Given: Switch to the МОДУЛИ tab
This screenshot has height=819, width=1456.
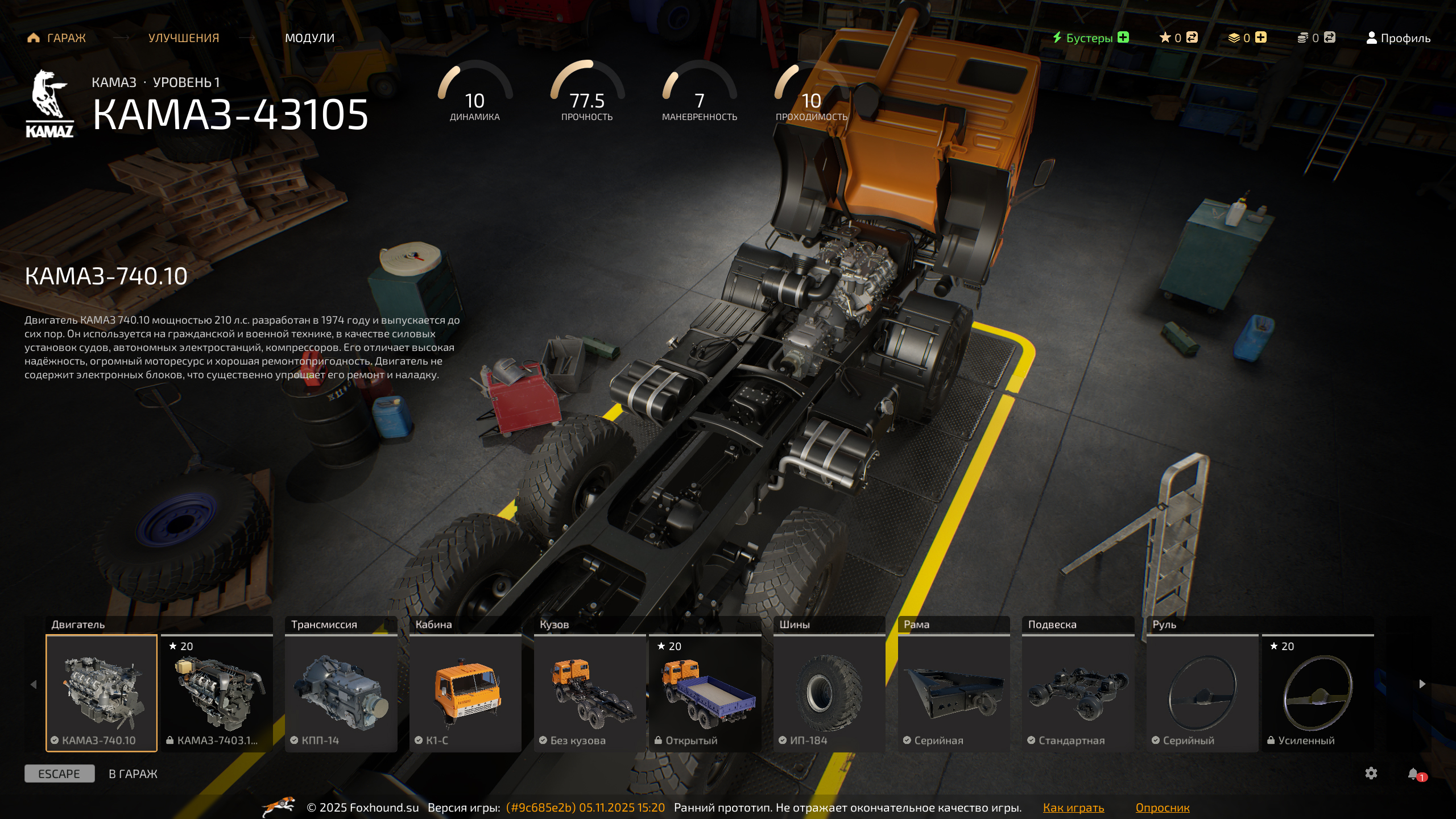Looking at the screenshot, I should (309, 38).
